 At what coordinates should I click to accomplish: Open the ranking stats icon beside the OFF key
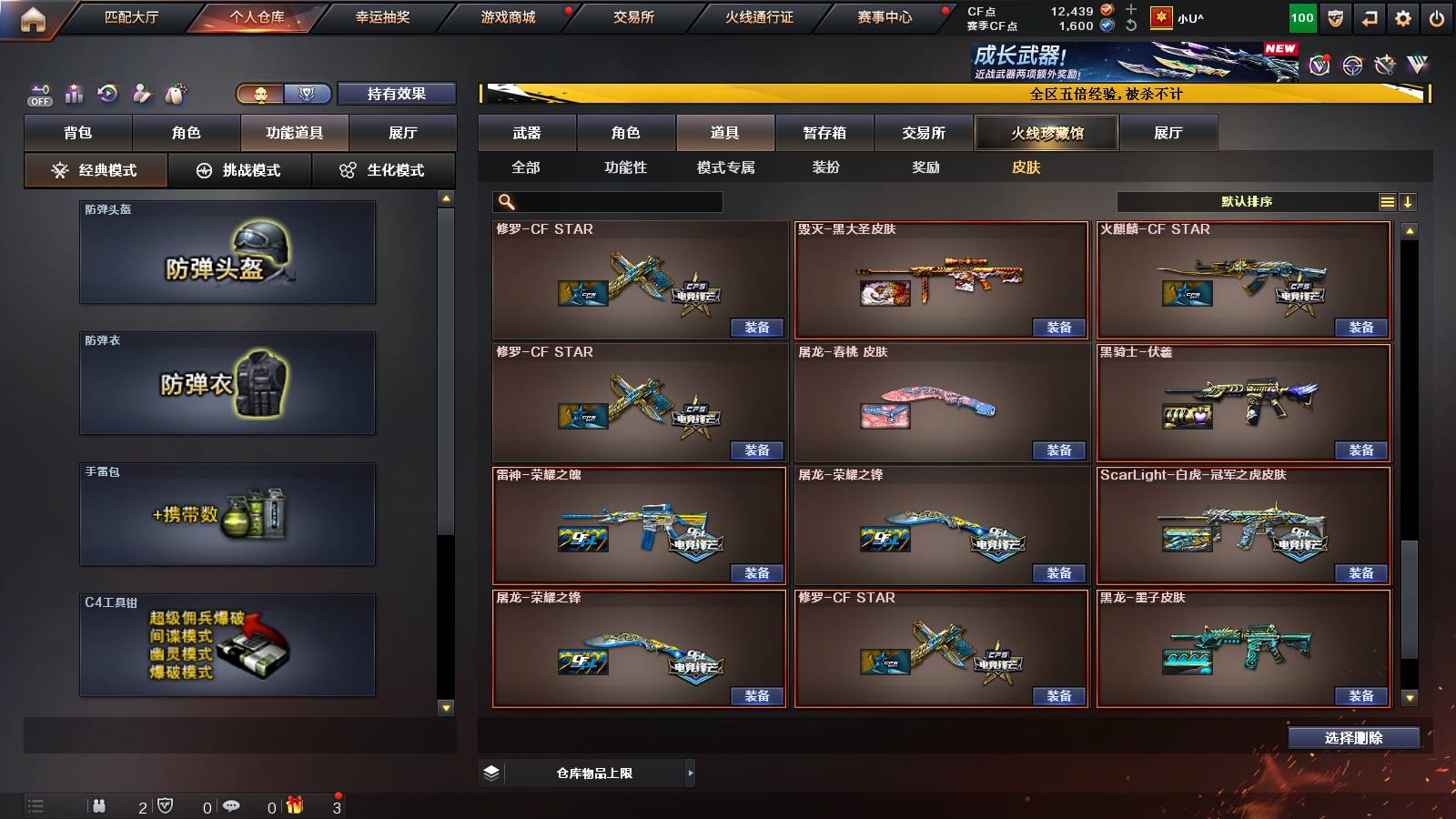point(74,93)
